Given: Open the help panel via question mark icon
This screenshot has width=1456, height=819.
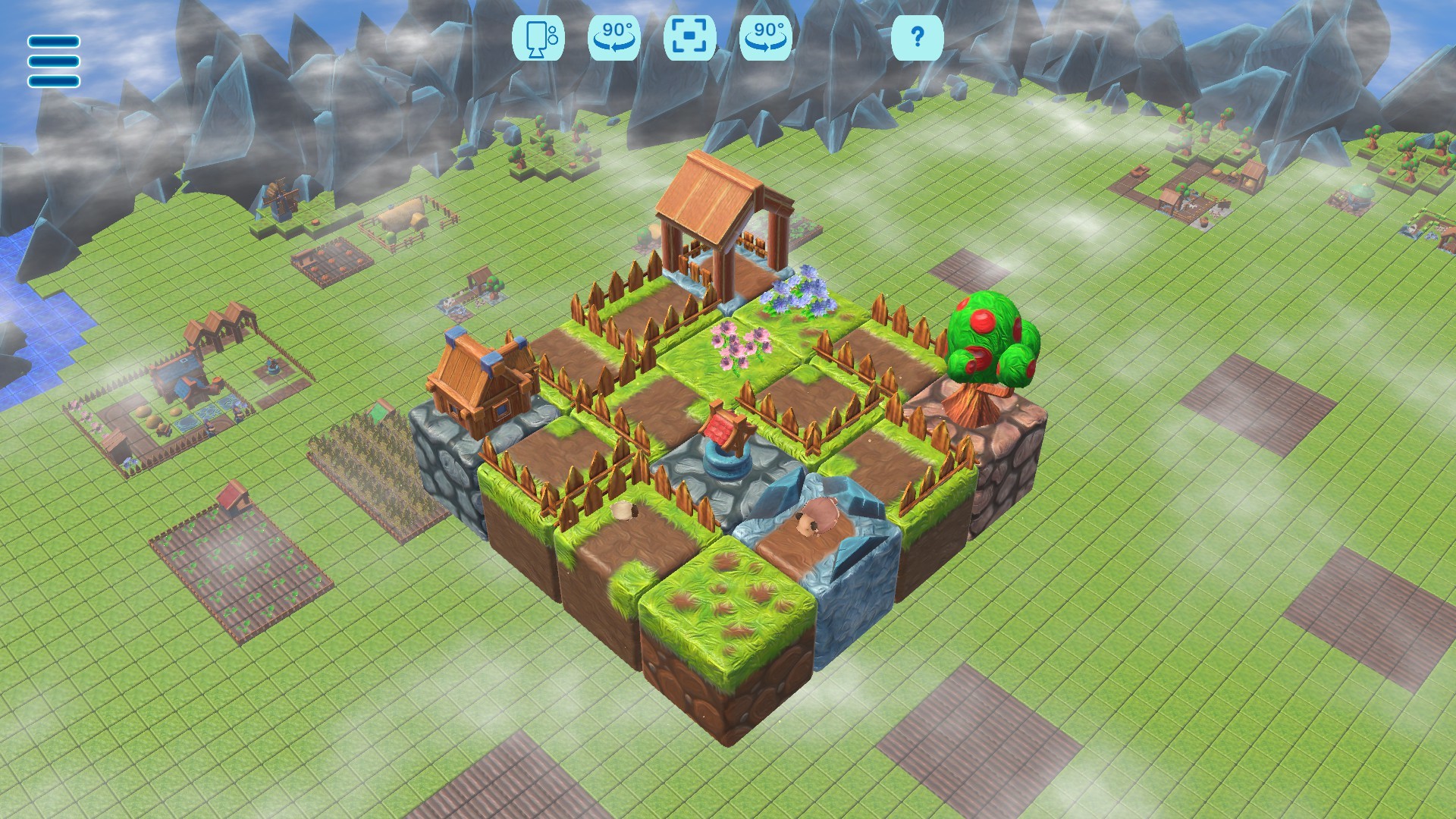Looking at the screenshot, I should 918,39.
